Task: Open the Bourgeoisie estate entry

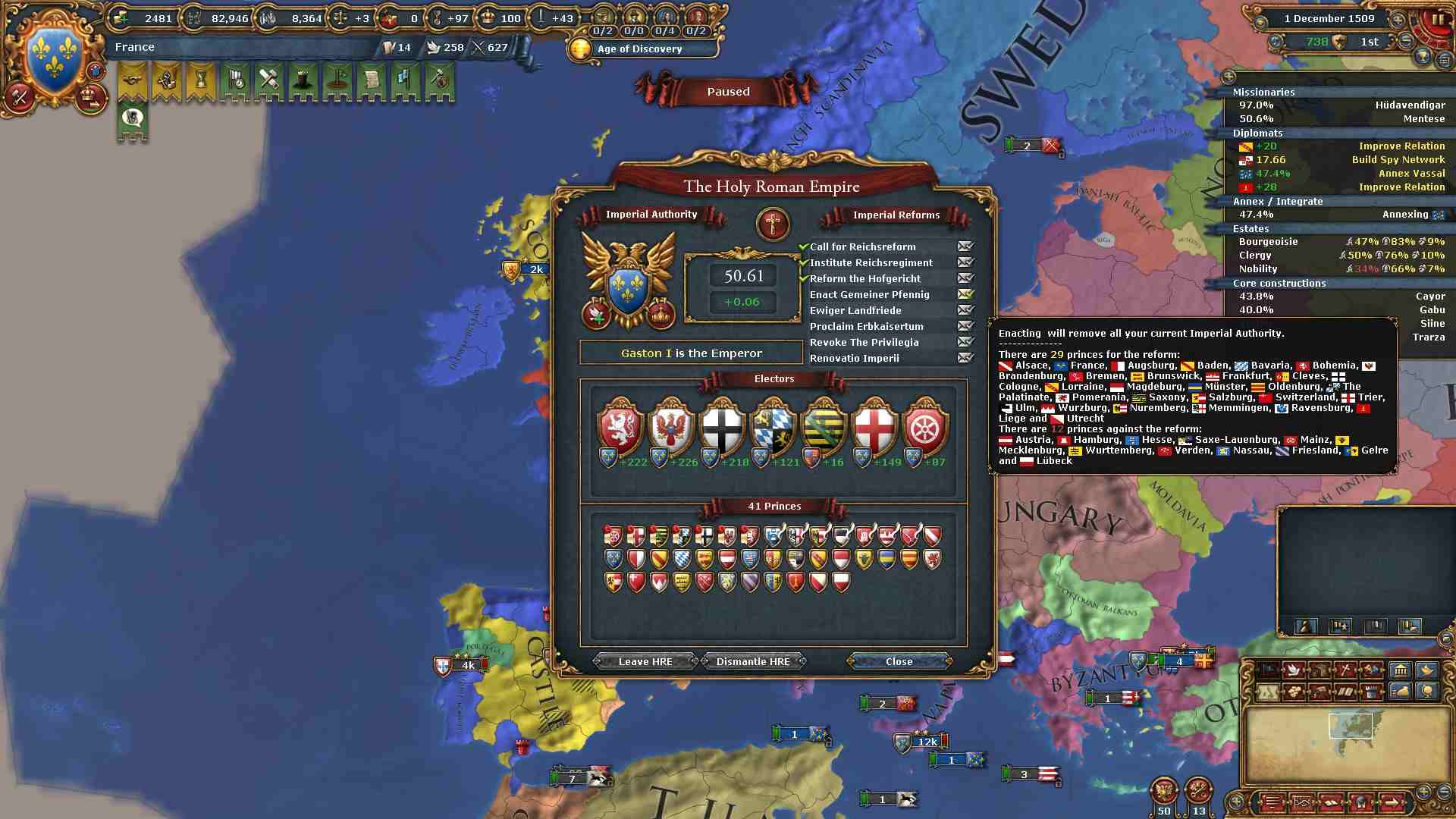Action: [x=1268, y=241]
